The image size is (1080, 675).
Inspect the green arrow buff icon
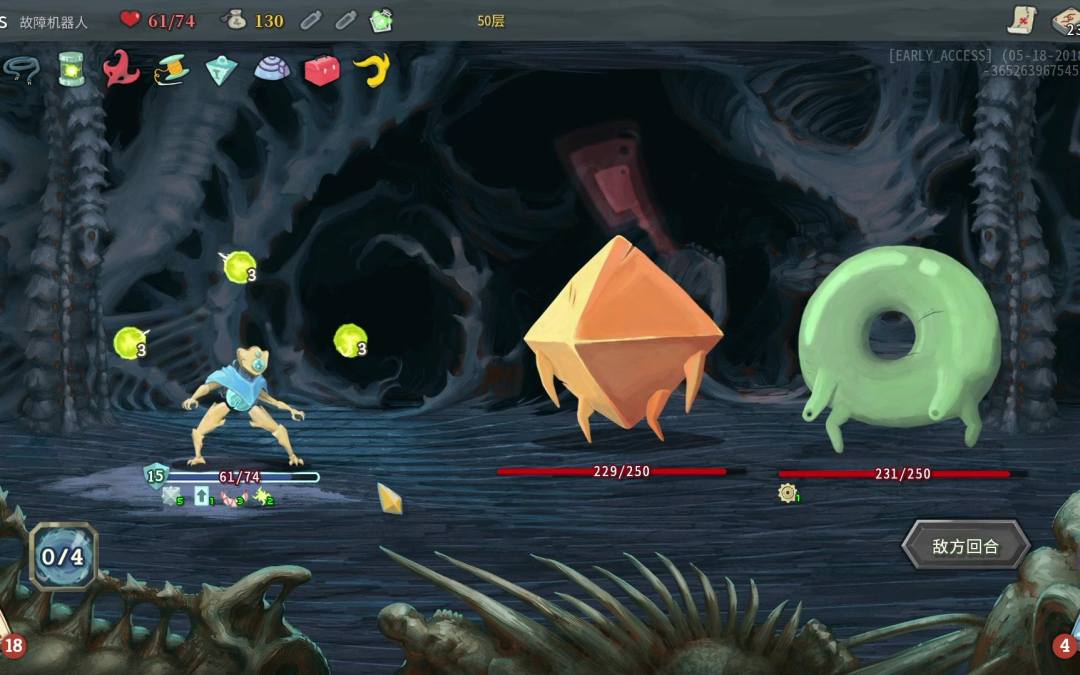(202, 495)
